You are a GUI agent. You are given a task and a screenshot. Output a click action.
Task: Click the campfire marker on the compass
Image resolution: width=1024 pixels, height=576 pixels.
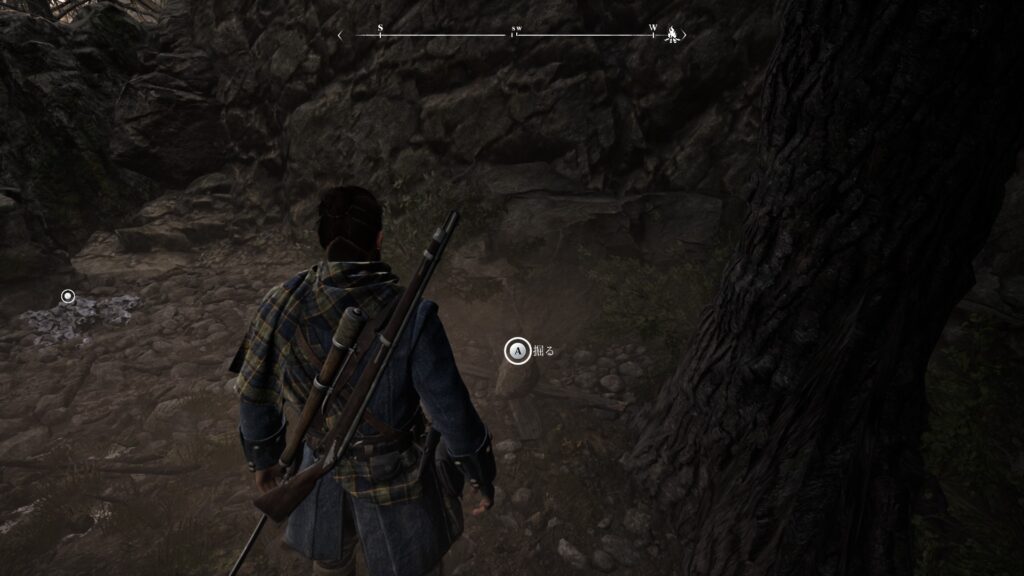pos(673,35)
